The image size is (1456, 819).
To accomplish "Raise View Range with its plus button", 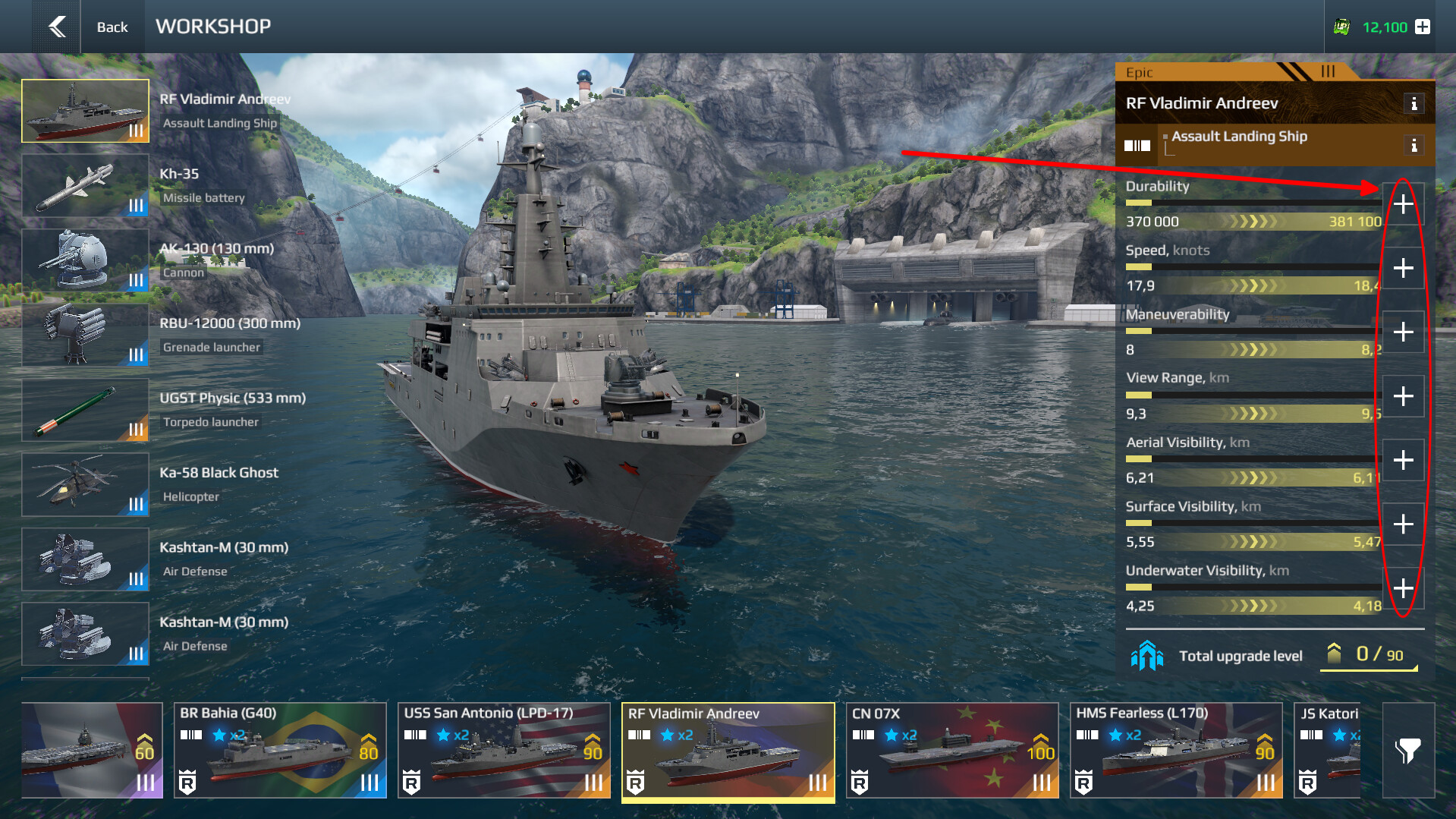I will pos(1403,396).
